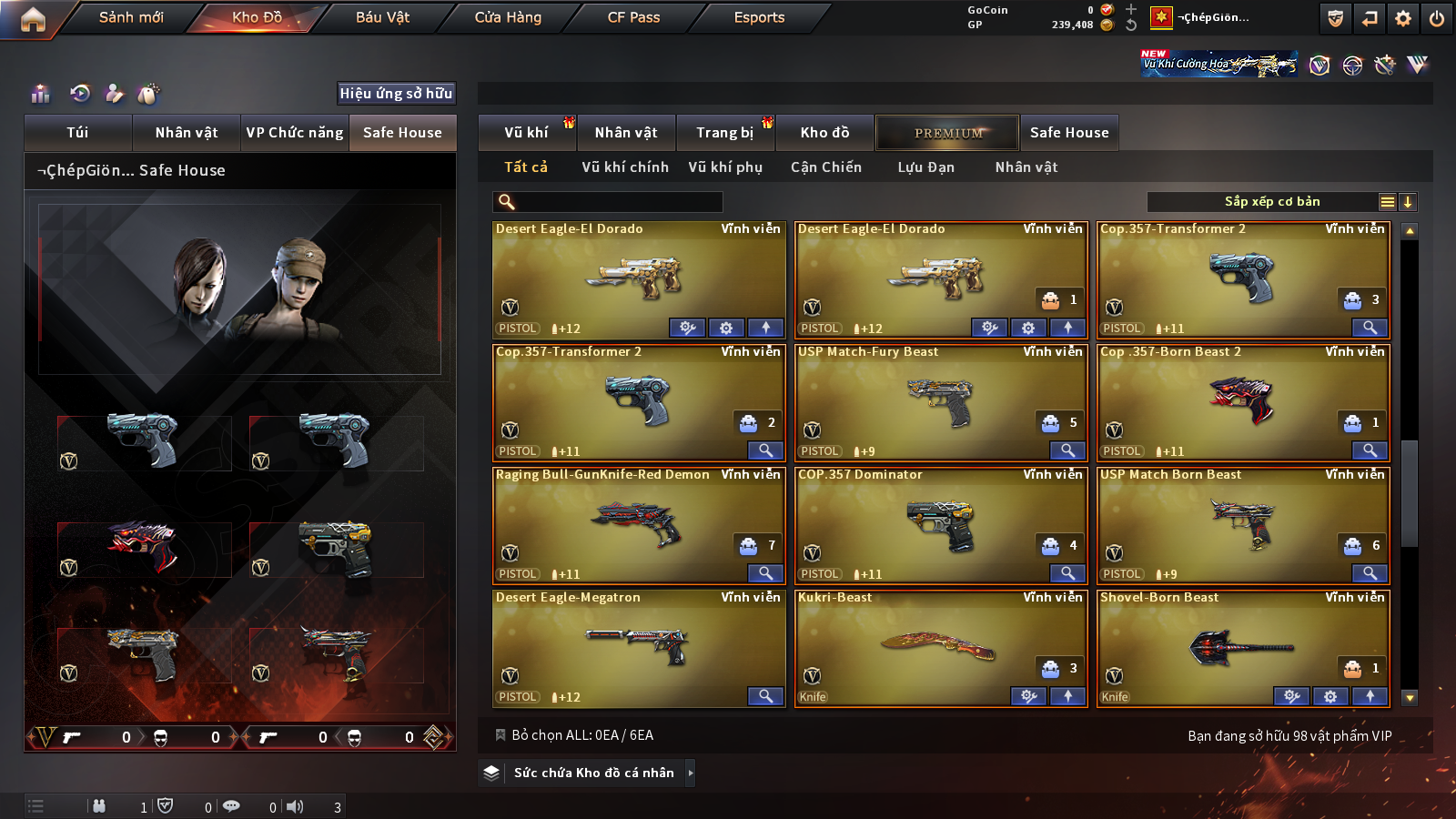The image size is (1456, 819).
Task: Click the power exit button
Action: point(1437,18)
